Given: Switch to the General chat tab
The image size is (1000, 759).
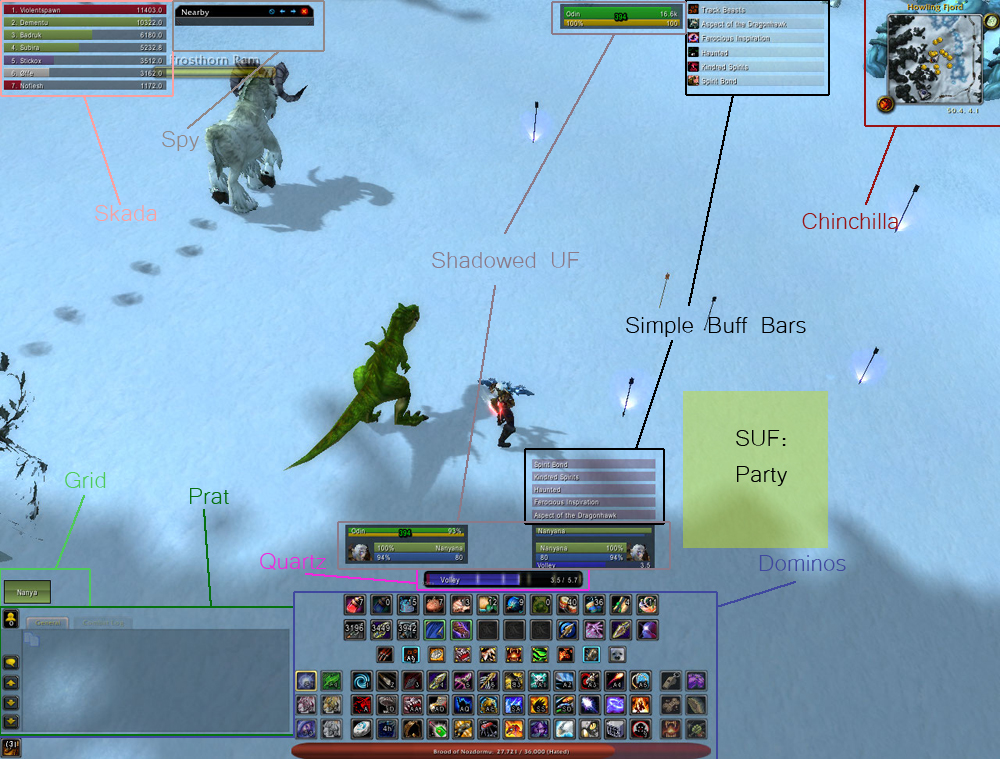Looking at the screenshot, I should click(47, 623).
